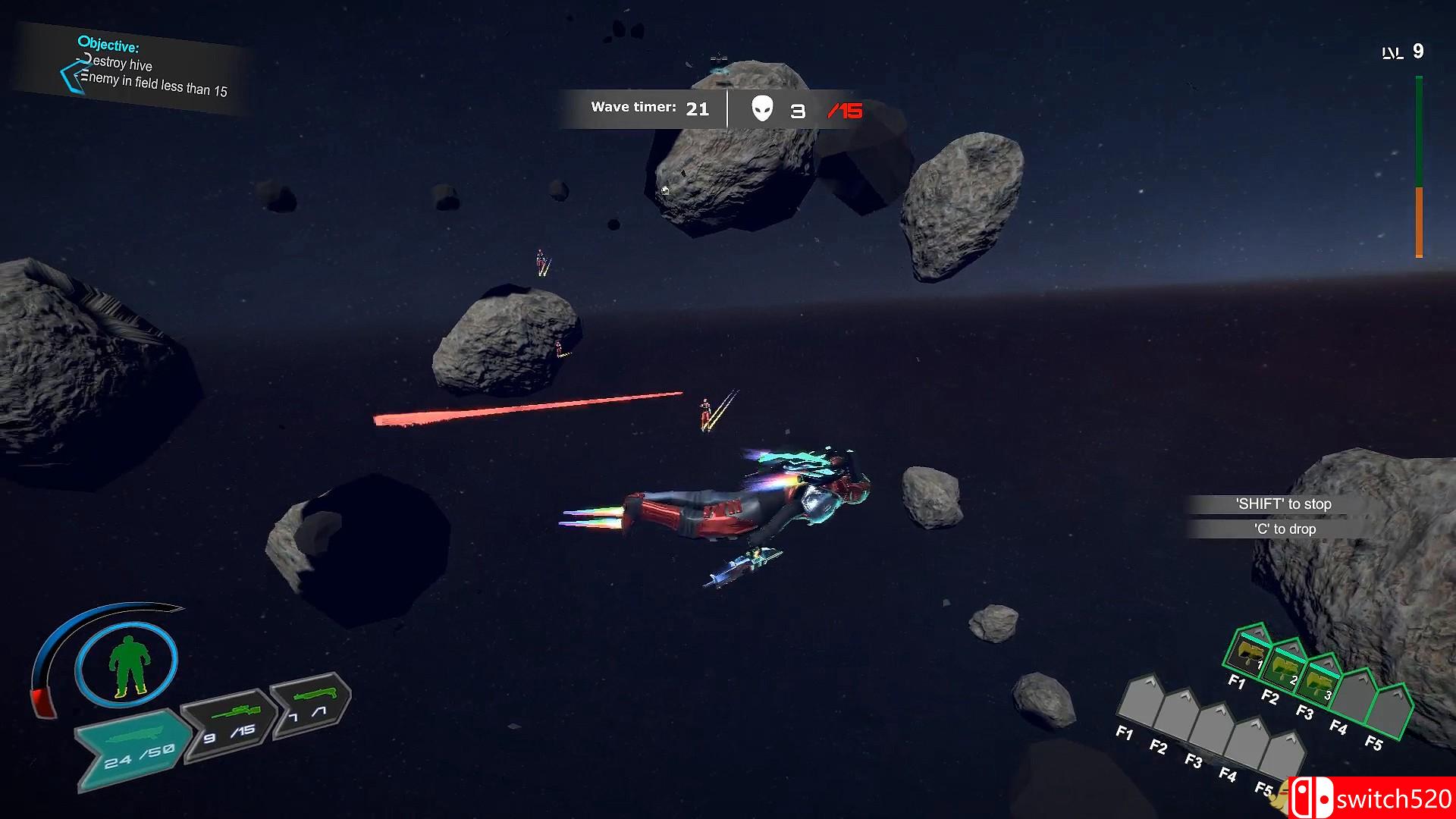
Task: Click the green player body status icon
Action: [127, 665]
